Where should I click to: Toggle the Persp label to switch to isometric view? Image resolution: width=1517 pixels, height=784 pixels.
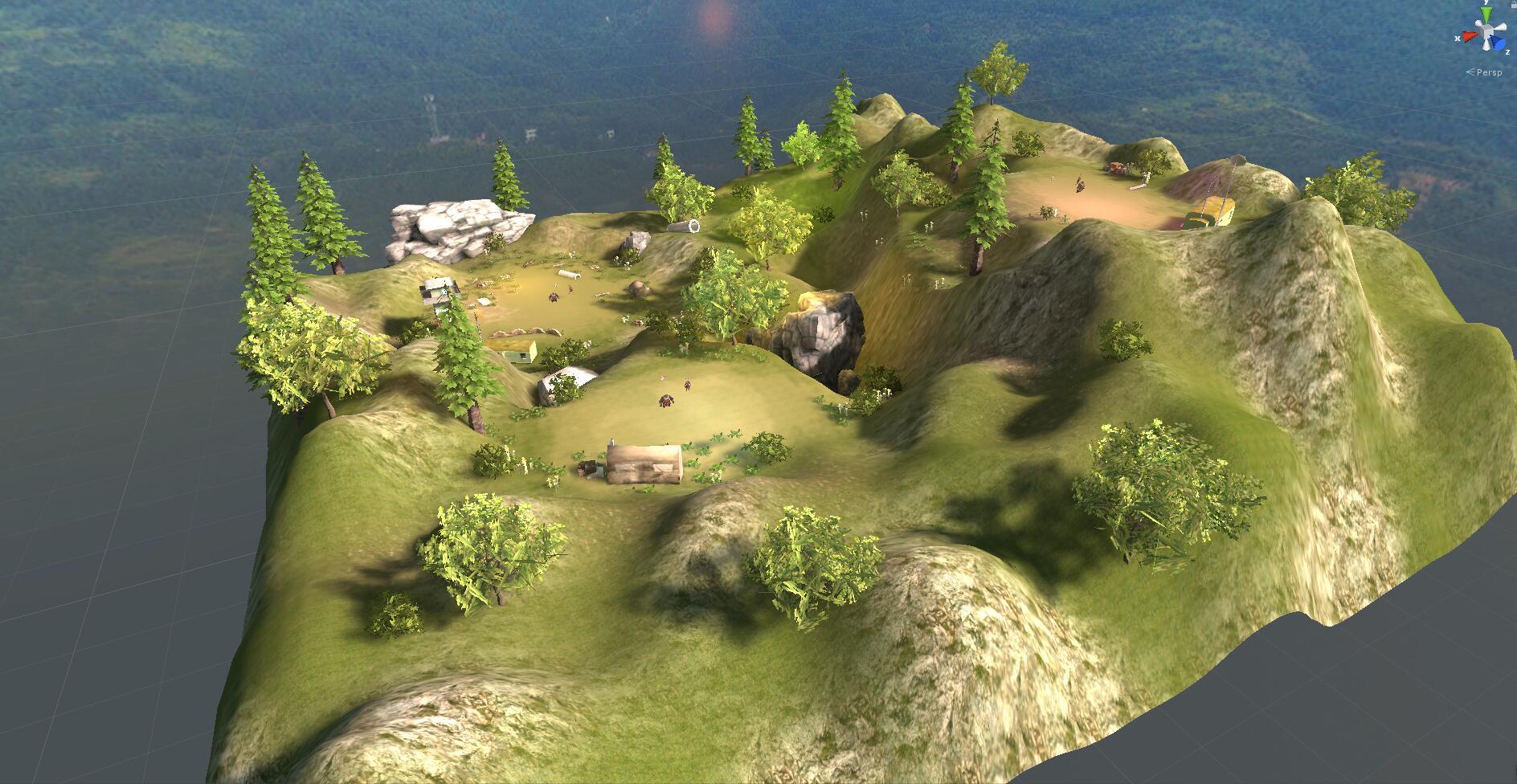coord(1485,72)
